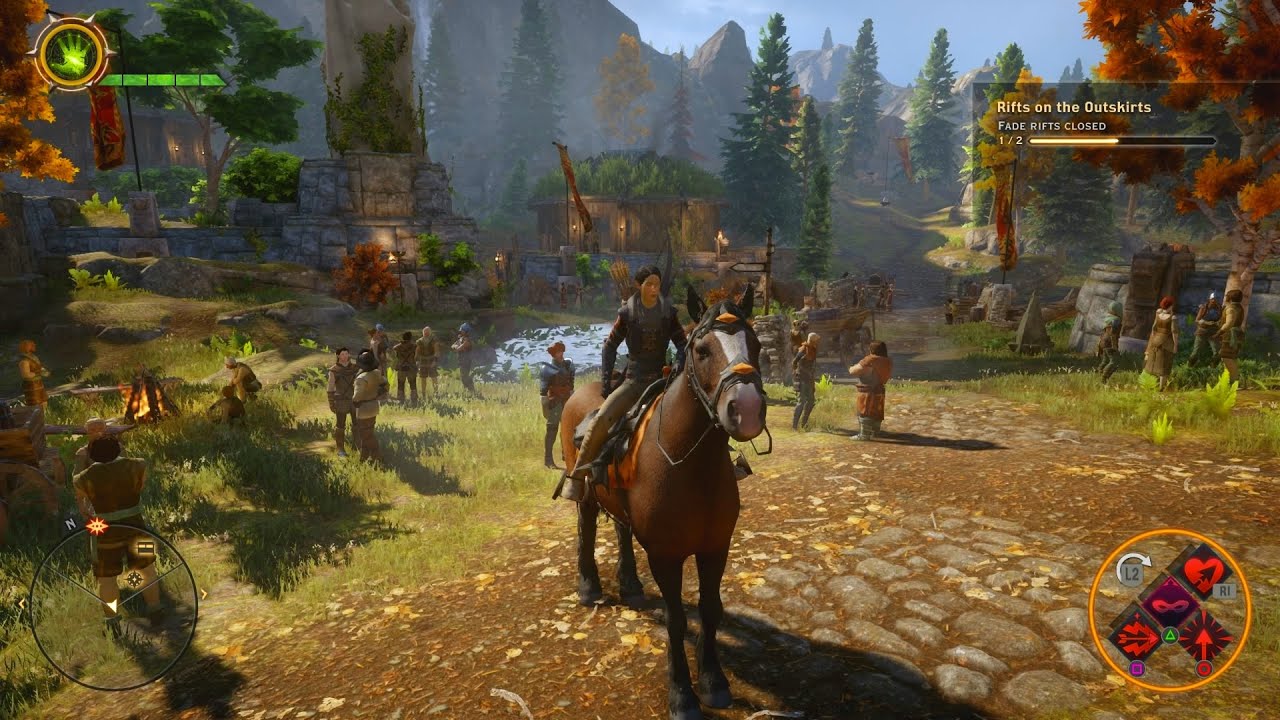Select the compass star marker on radar
The width and height of the screenshot is (1280, 720).
[x=134, y=579]
